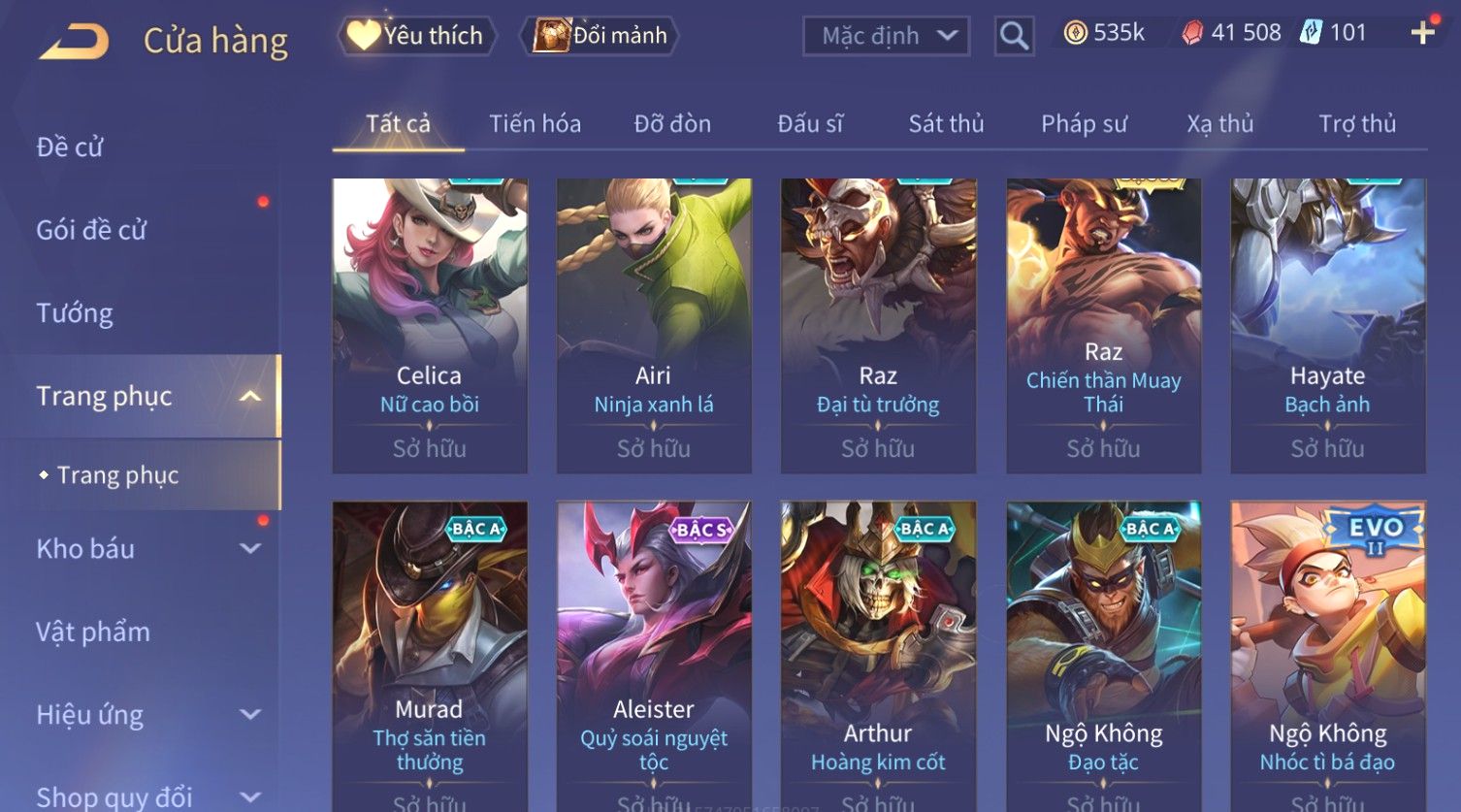Image resolution: width=1461 pixels, height=812 pixels.
Task: View the Hayate Bạch ảnh skin card
Action: tap(1327, 325)
